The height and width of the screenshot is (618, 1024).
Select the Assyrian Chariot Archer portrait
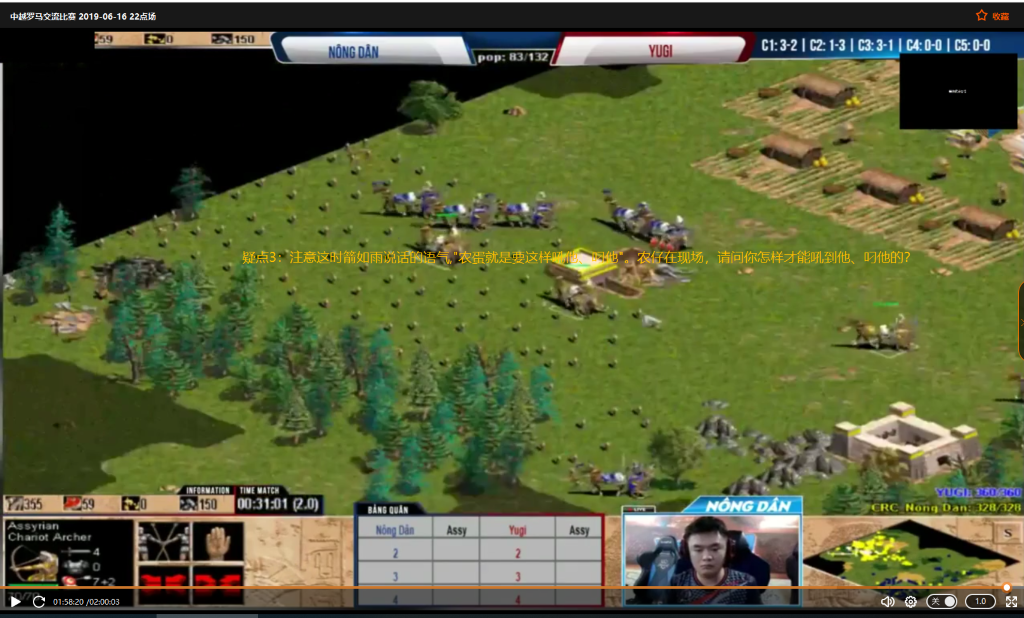pos(32,564)
